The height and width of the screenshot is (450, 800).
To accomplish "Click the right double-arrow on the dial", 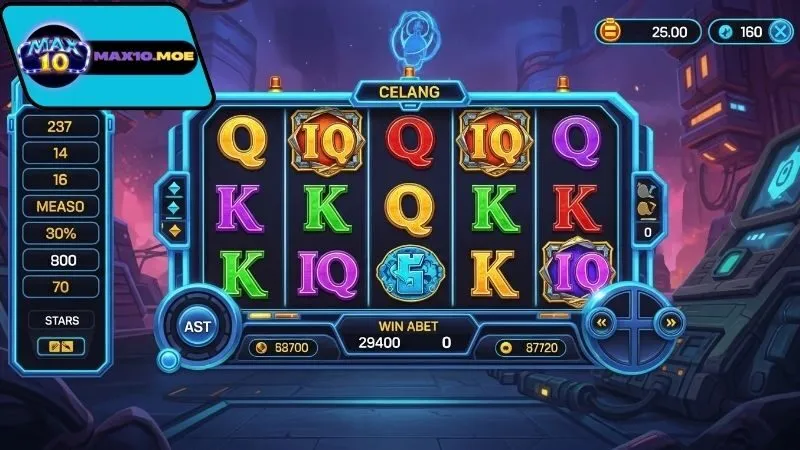I will (672, 322).
